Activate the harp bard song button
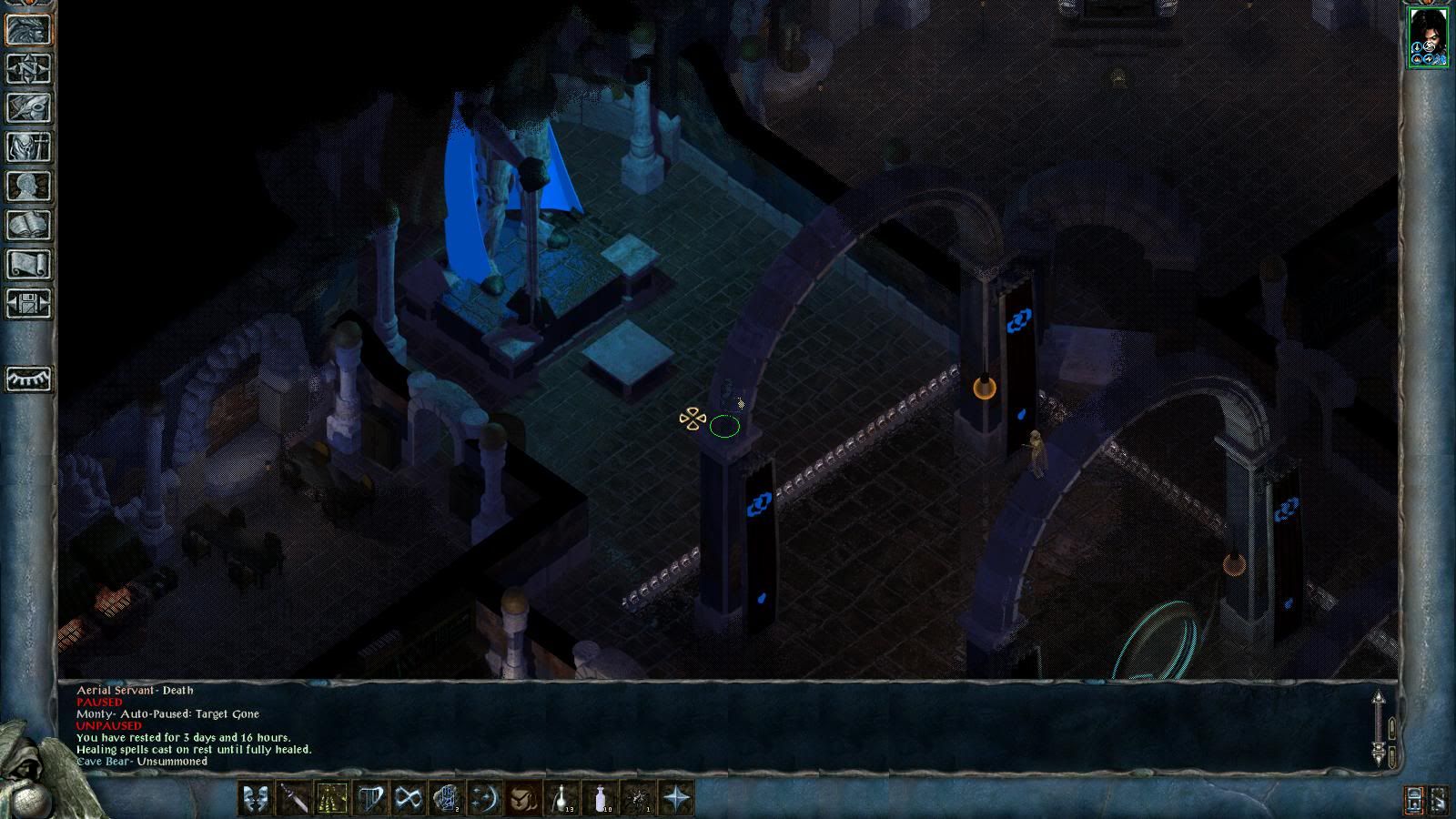The width and height of the screenshot is (1456, 819). point(369,798)
